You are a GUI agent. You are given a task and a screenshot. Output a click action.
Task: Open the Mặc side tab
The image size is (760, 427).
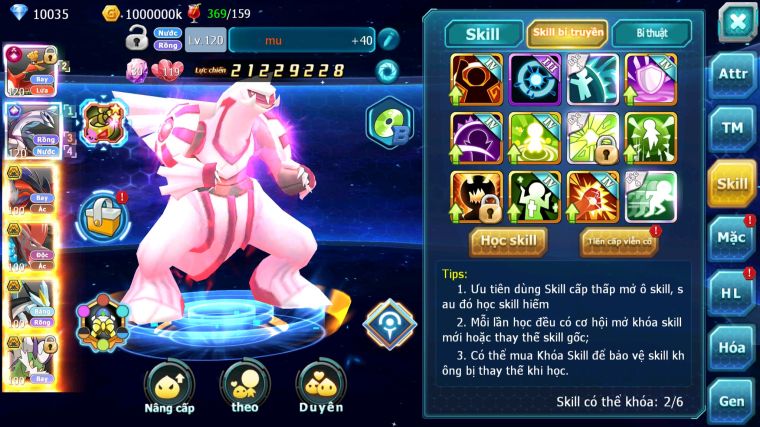(x=732, y=238)
